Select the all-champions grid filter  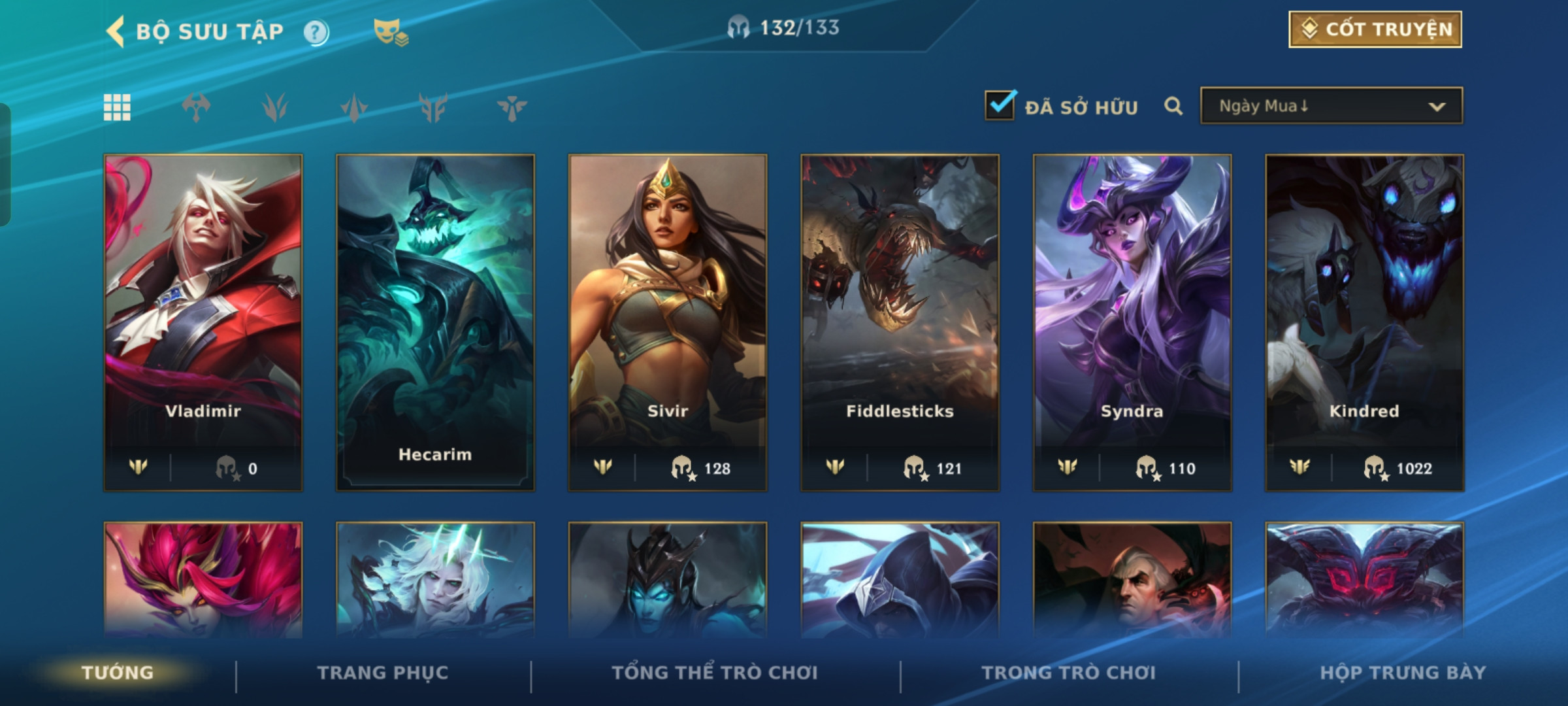tap(118, 107)
